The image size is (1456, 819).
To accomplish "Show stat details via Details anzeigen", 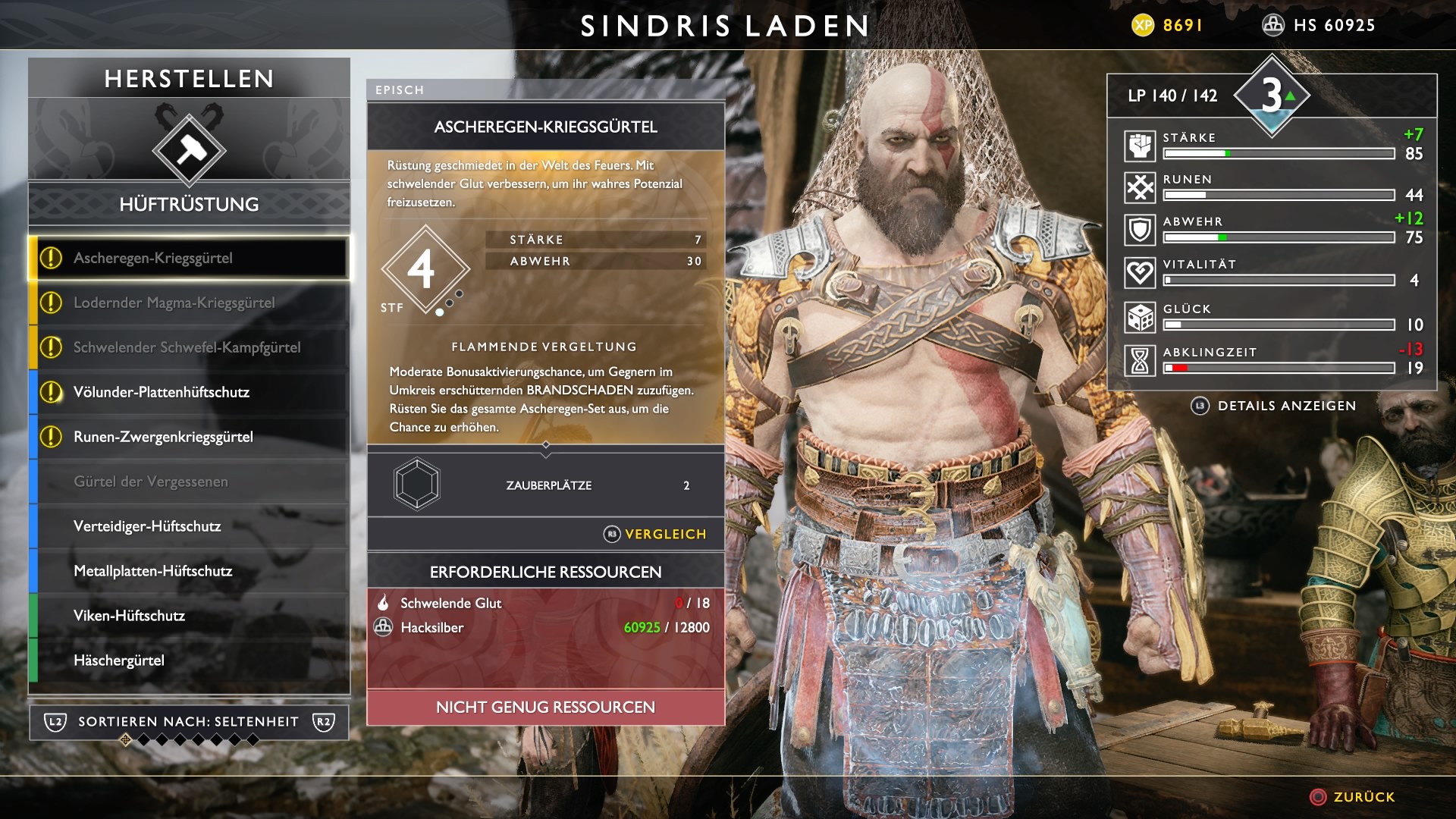I will point(1274,406).
